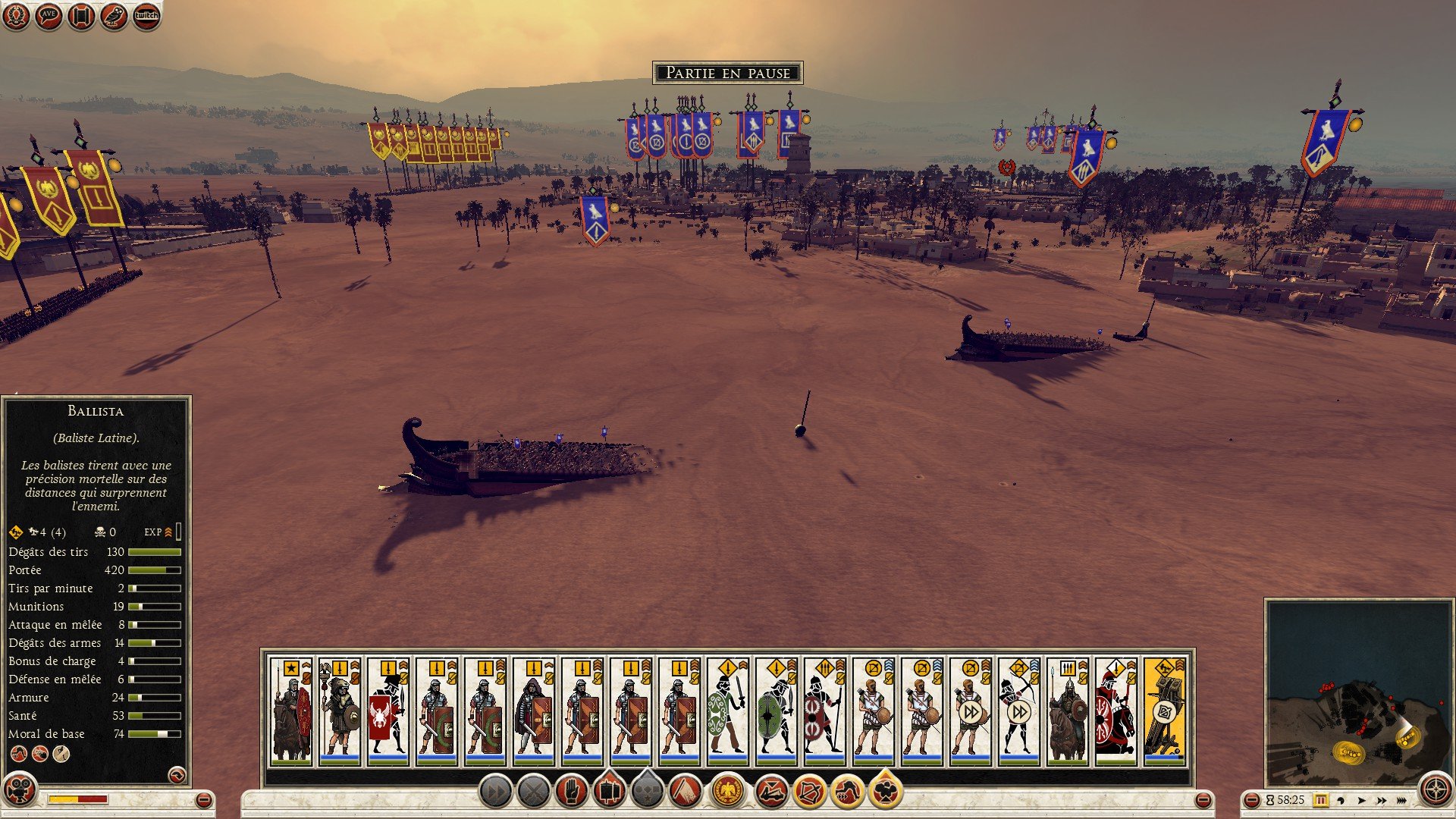This screenshot has height=819, width=1456.
Task: Click the tactical minimap
Action: 1357,692
